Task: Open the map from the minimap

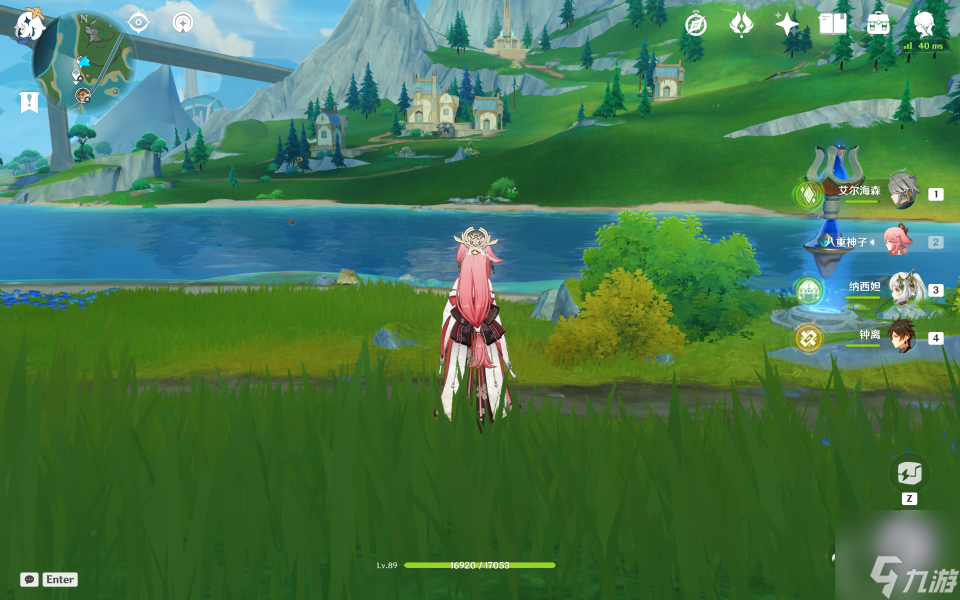Action: (x=86, y=62)
